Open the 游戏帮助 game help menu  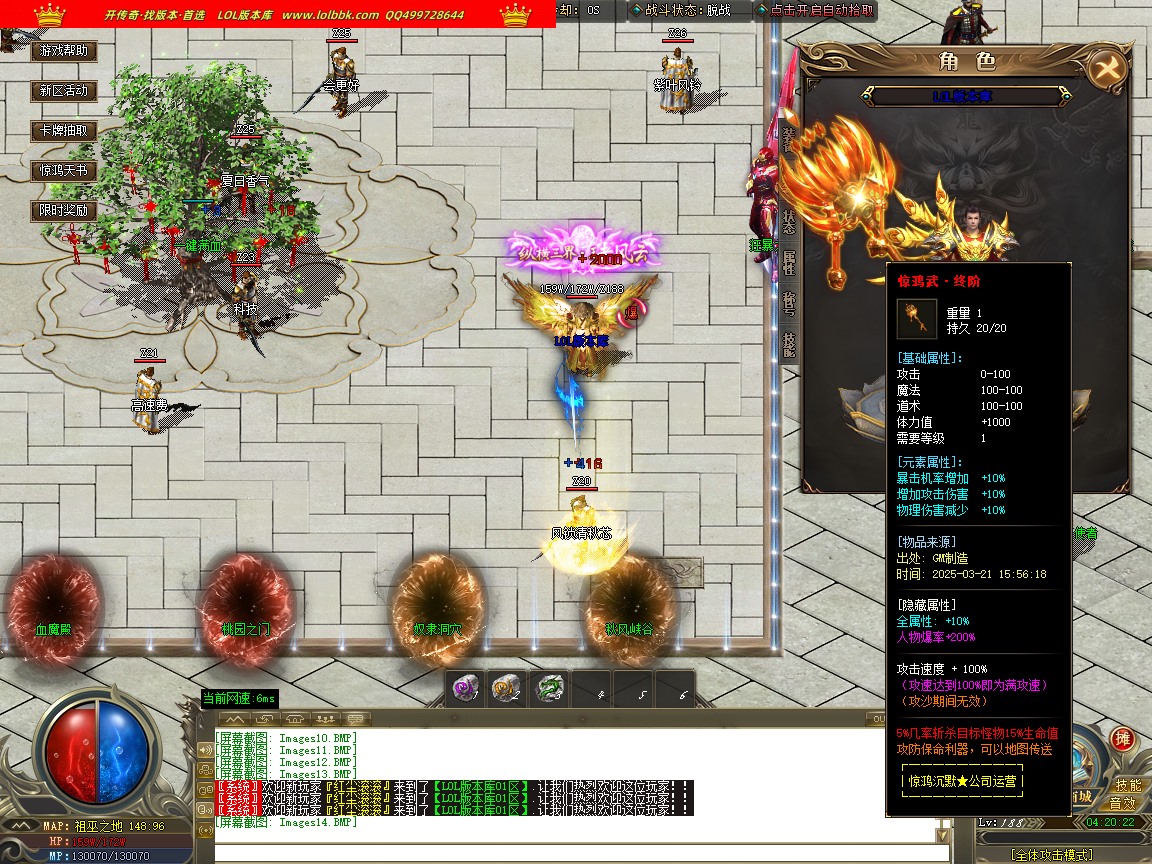64,50
